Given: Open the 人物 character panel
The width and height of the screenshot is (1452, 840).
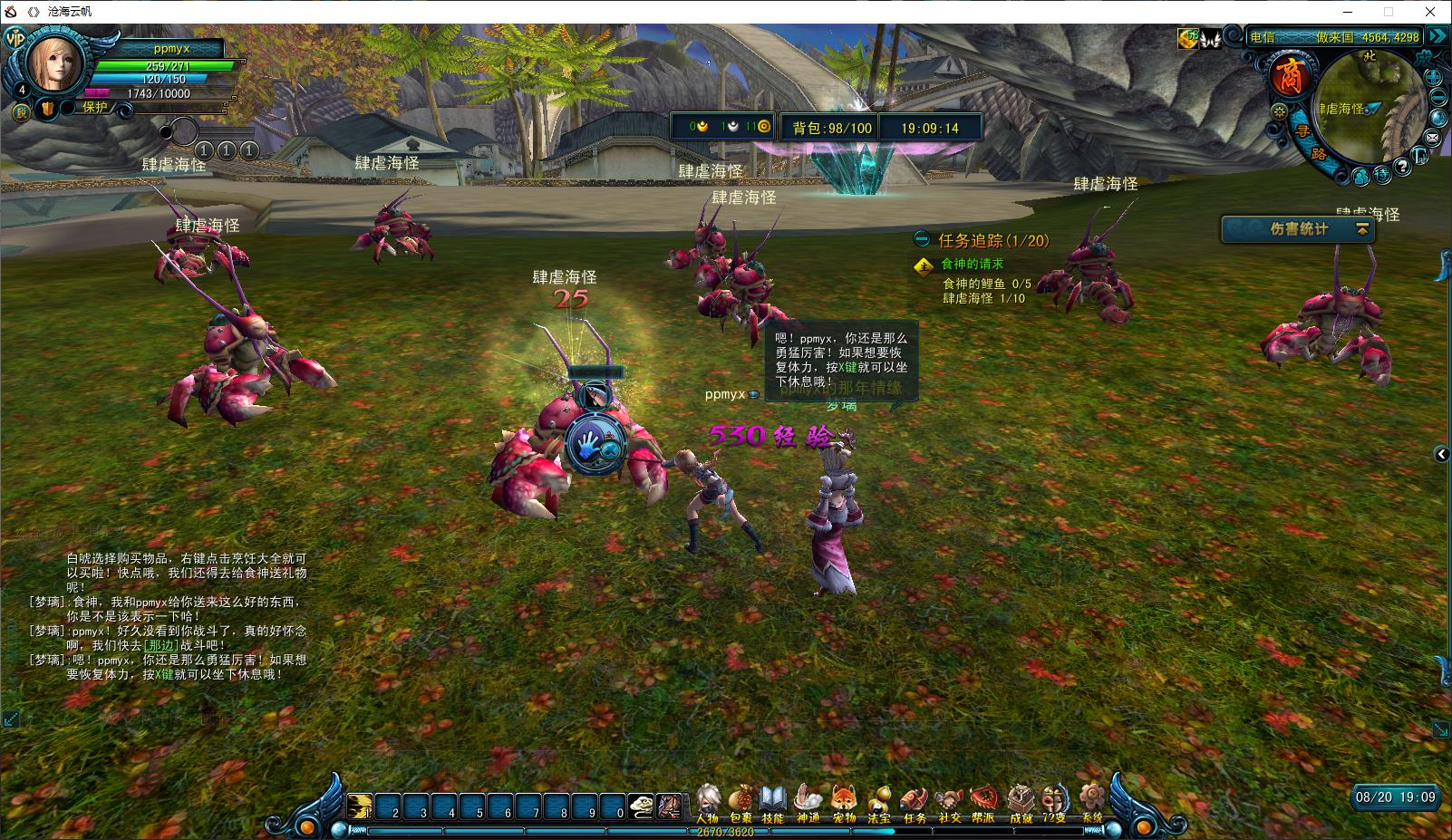Looking at the screenshot, I should click(708, 802).
